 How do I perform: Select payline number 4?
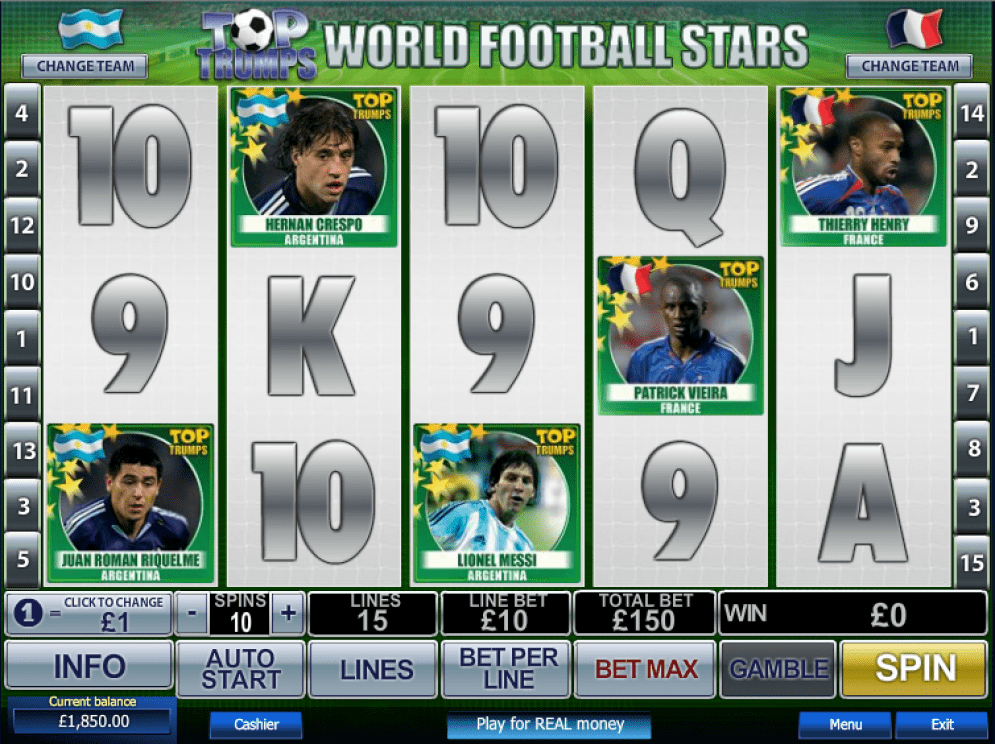coord(21,113)
